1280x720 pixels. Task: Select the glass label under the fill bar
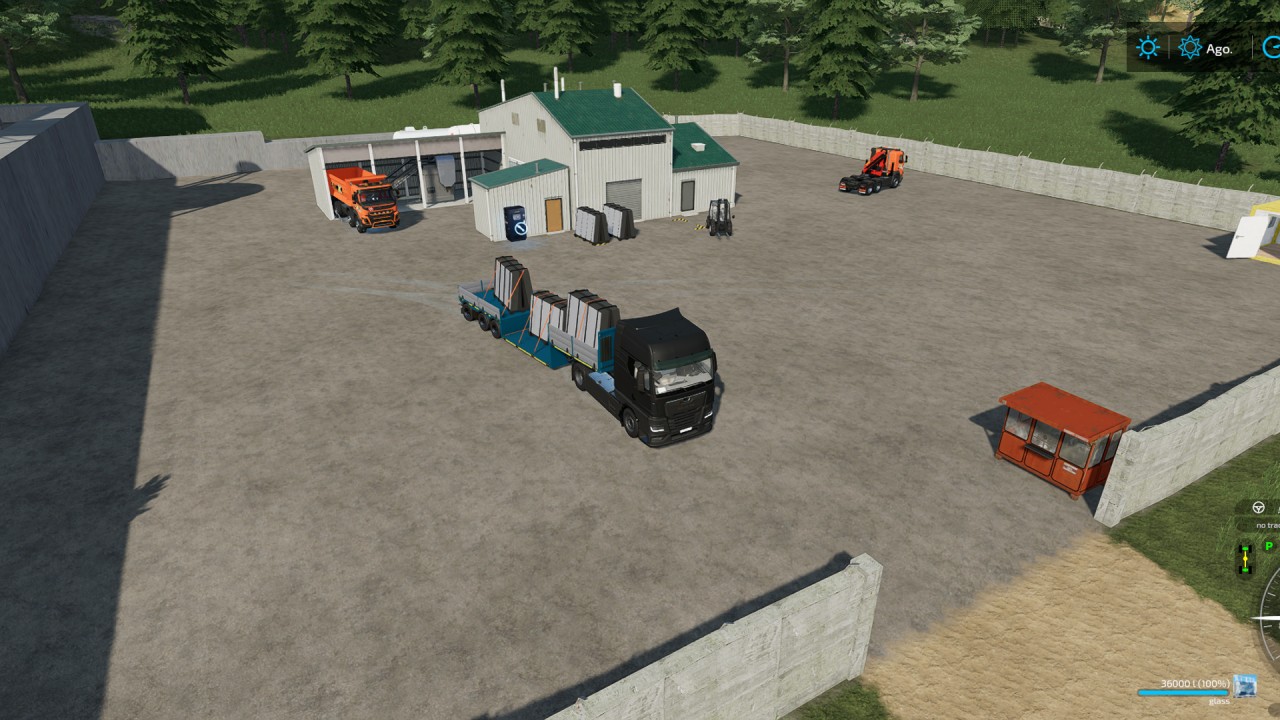pos(1218,701)
